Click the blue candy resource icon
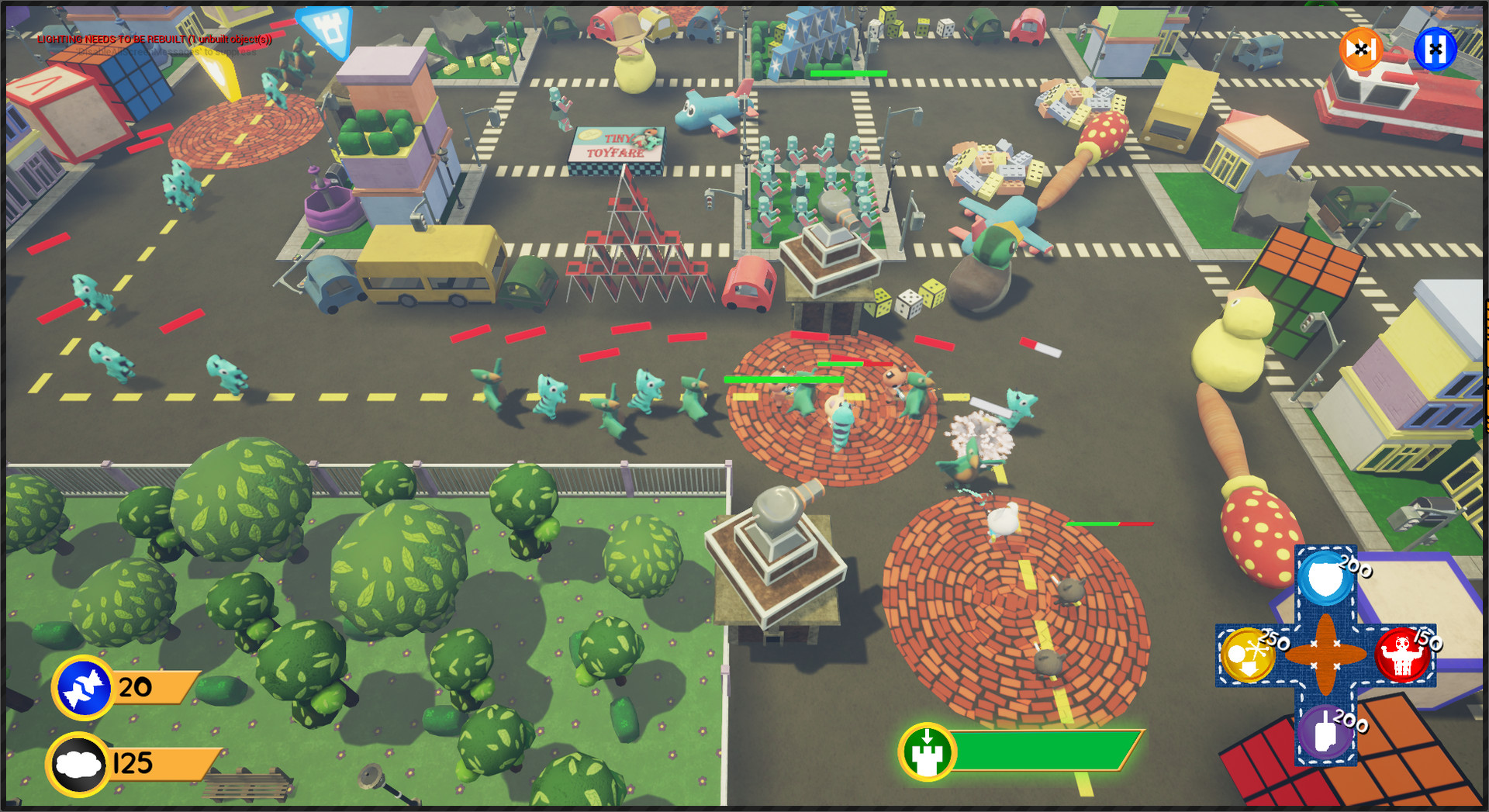 point(83,686)
